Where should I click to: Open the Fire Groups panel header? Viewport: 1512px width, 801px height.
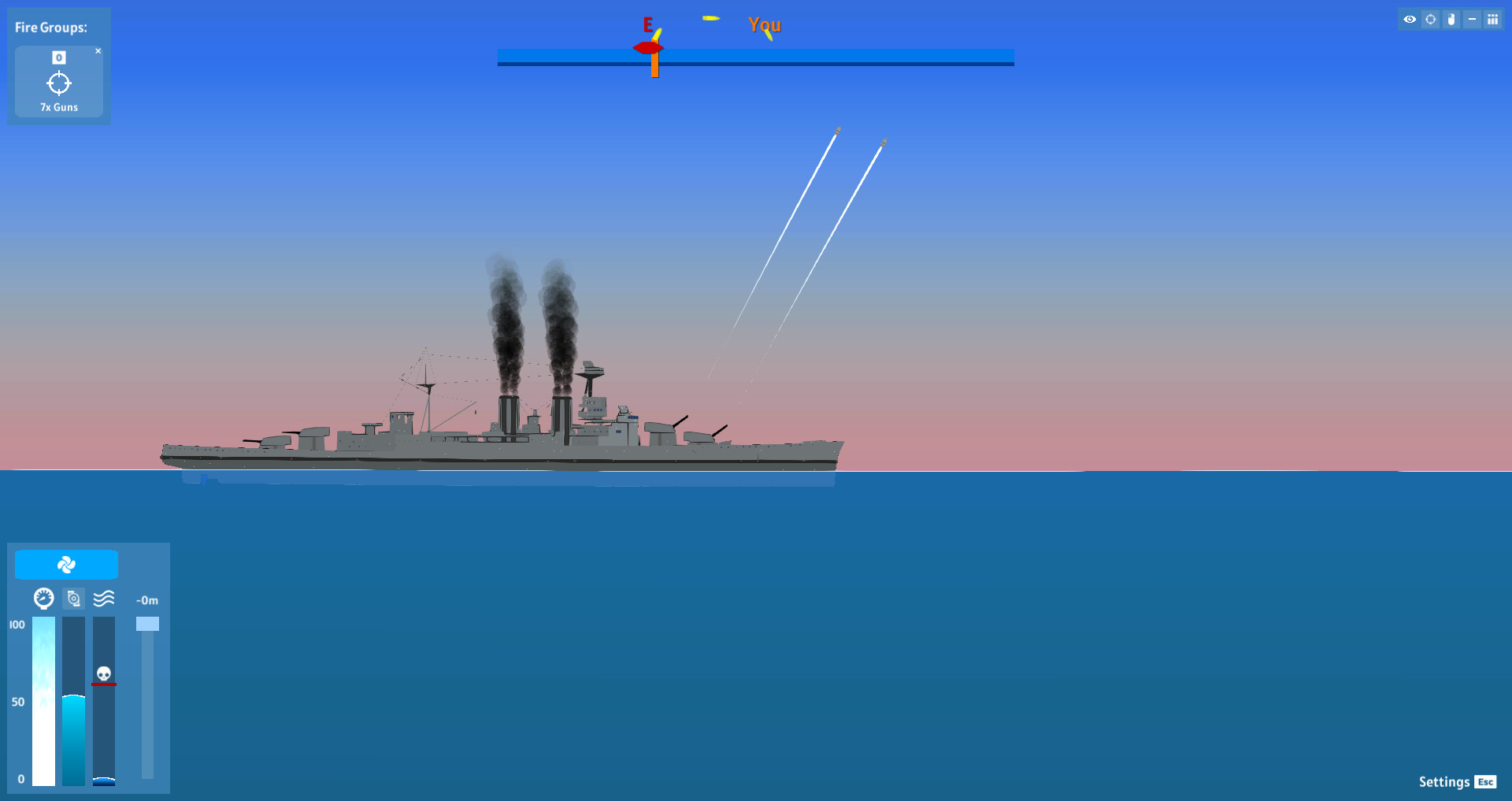(50, 27)
